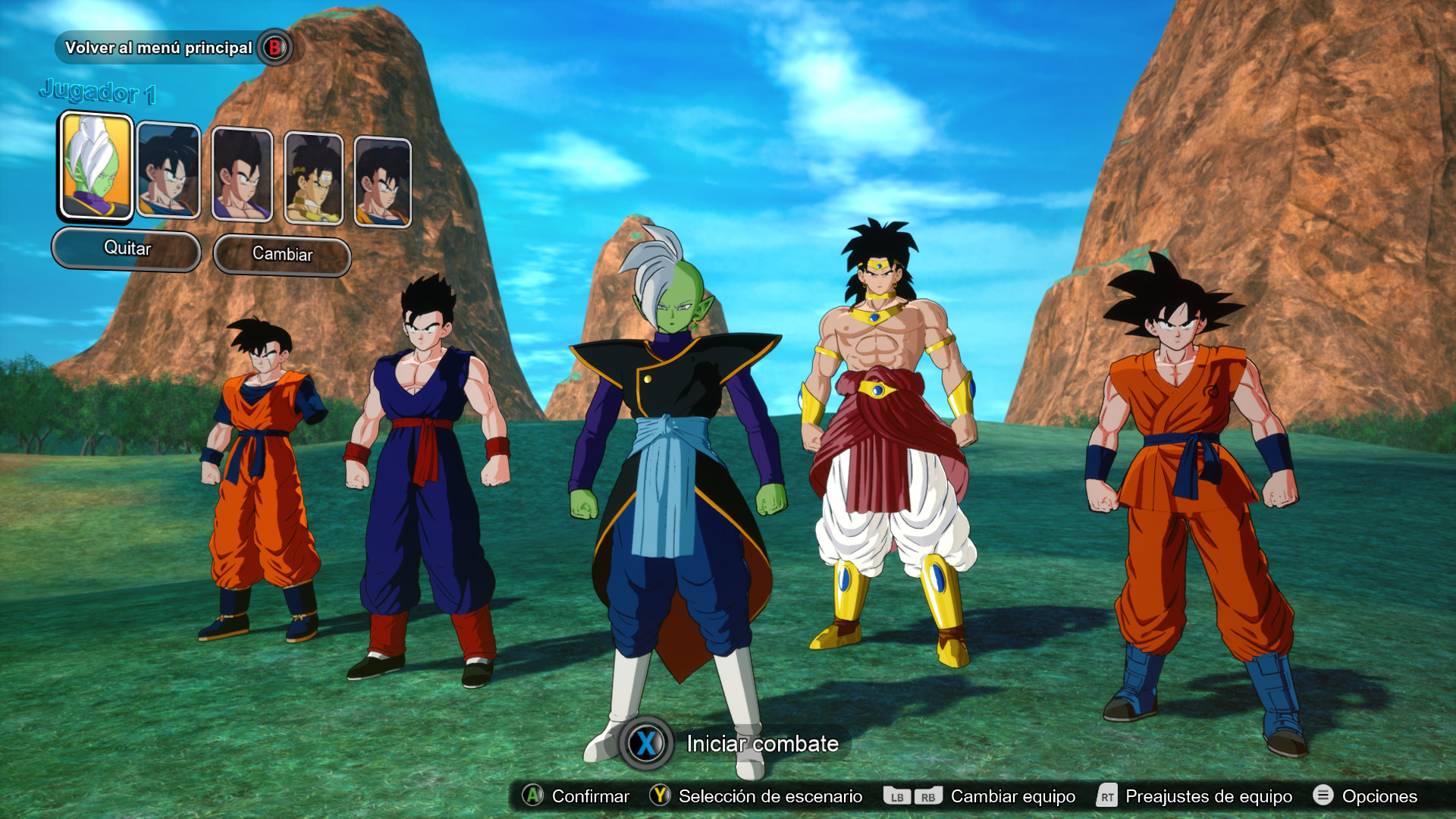Open Opciones via the hamburger menu icon
Viewport: 1456px width, 819px height.
click(1323, 796)
